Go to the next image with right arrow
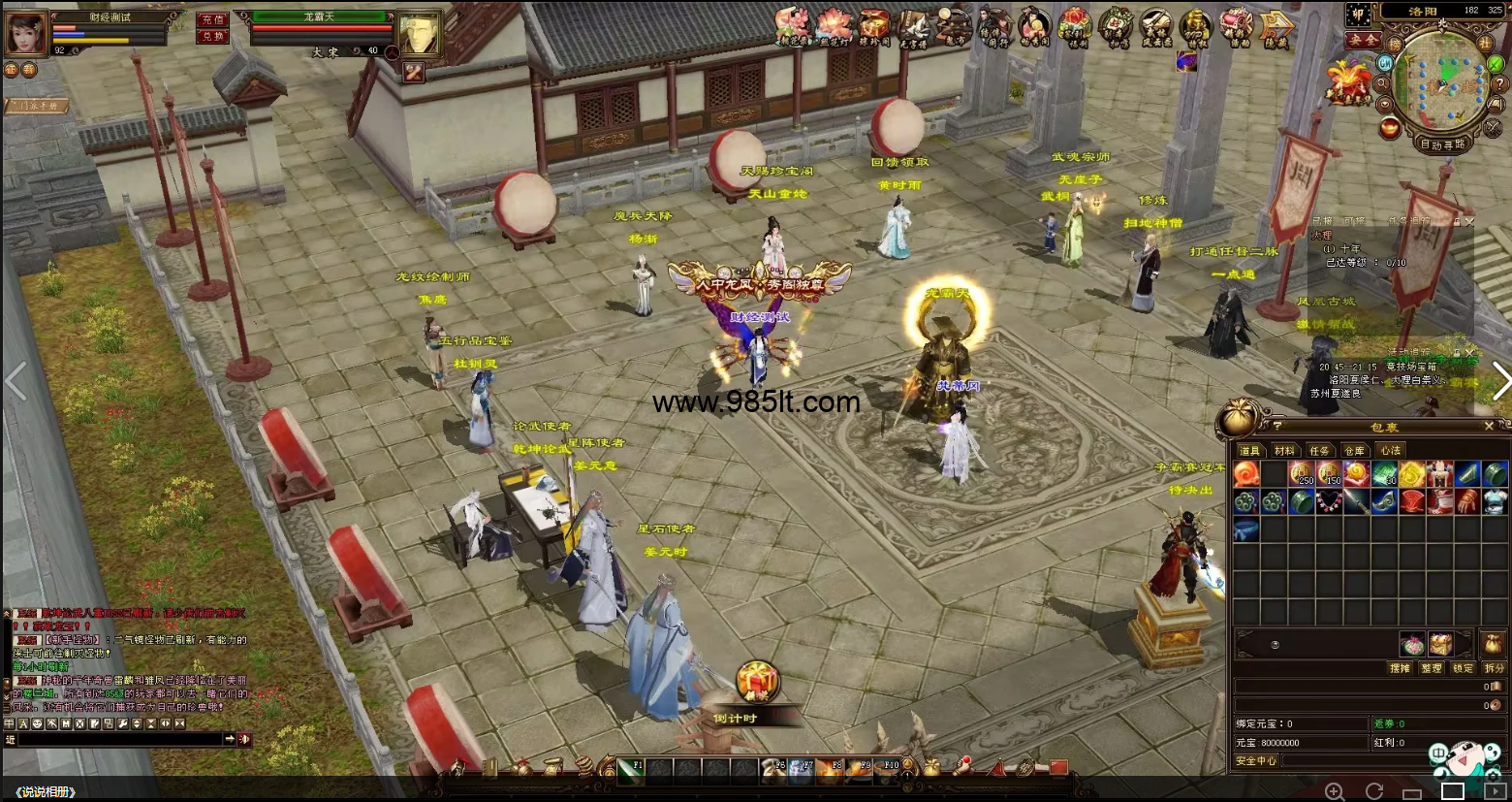Screen dimensions: 1512x802 coord(1499,381)
